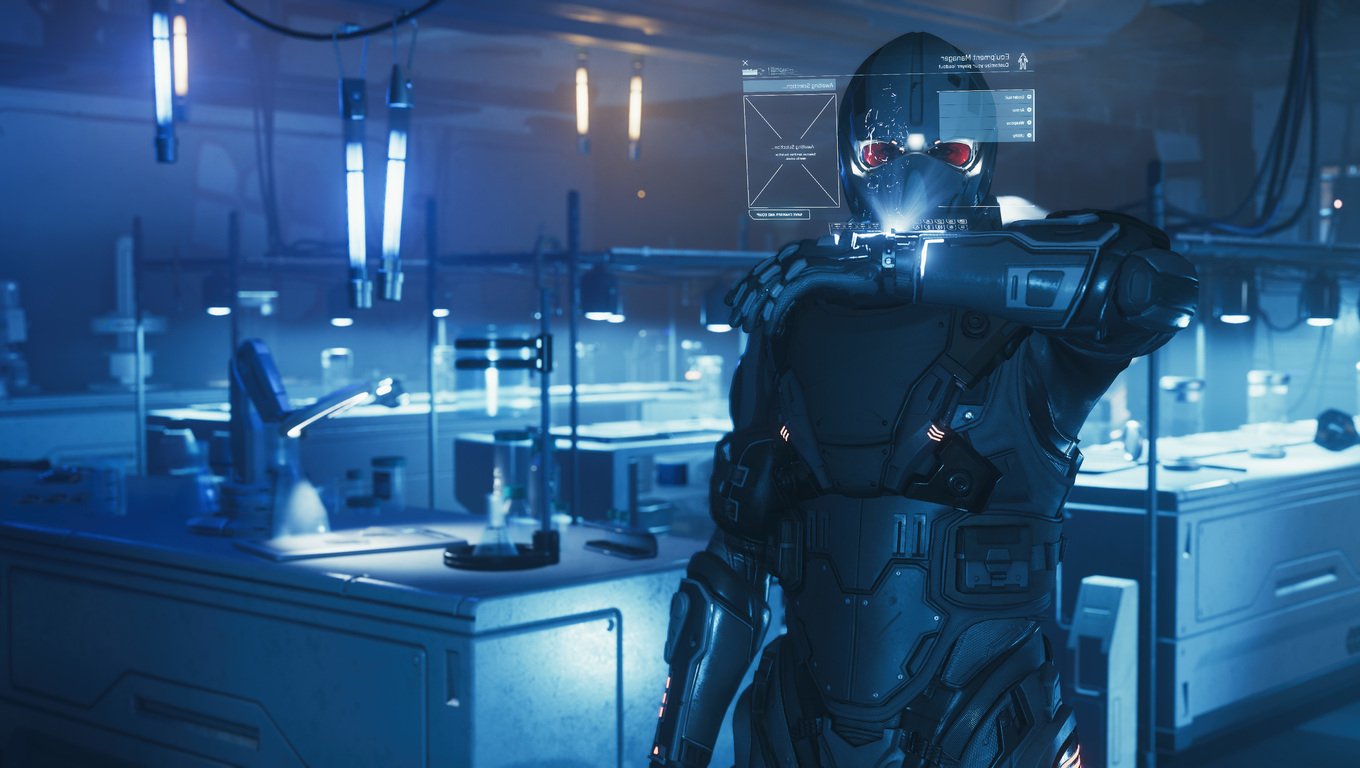Click the Awaiting Selection preview box
This screenshot has width=1360, height=768.
790,151
